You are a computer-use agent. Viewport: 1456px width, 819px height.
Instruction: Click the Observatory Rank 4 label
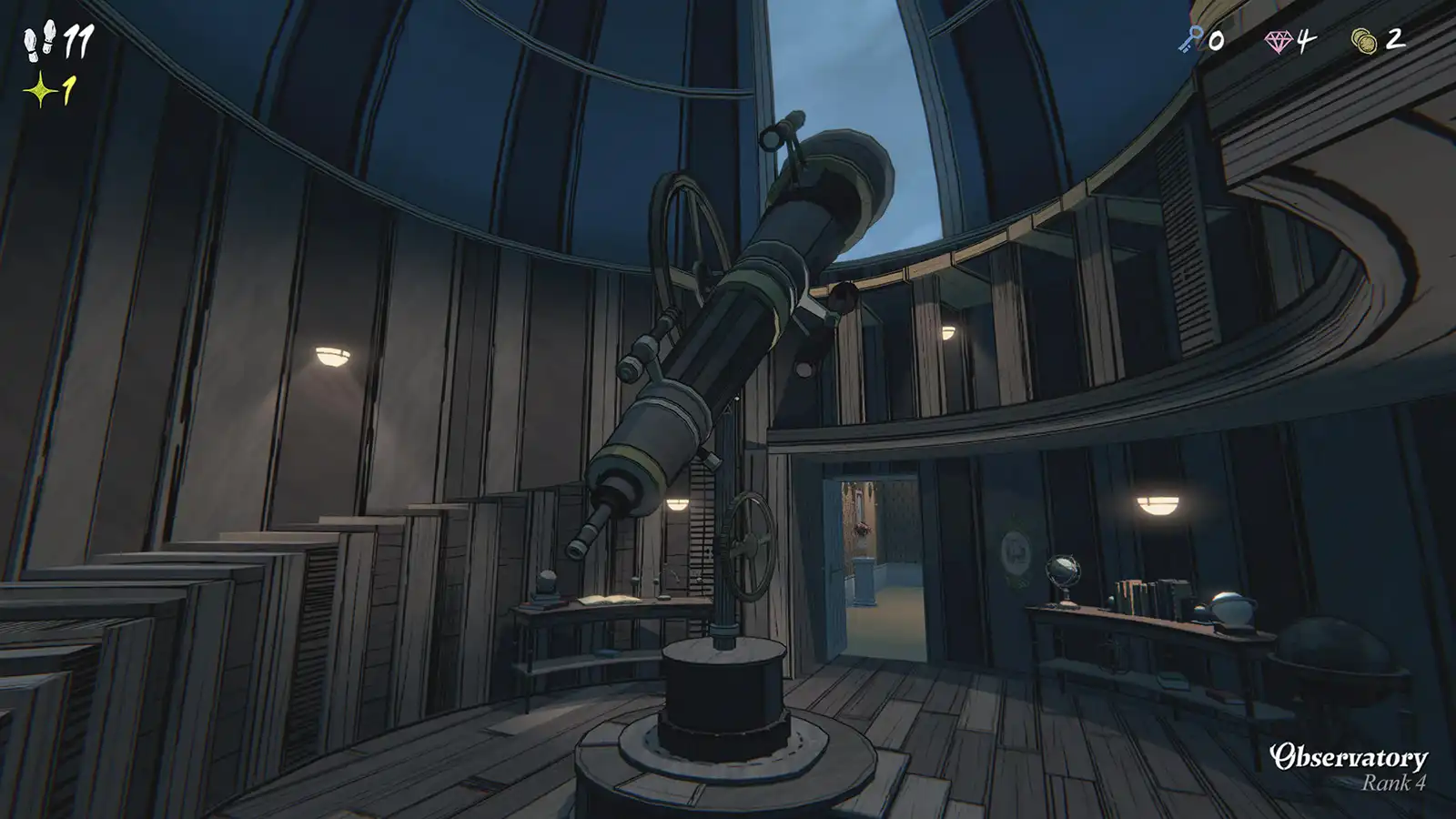[x=1350, y=764]
